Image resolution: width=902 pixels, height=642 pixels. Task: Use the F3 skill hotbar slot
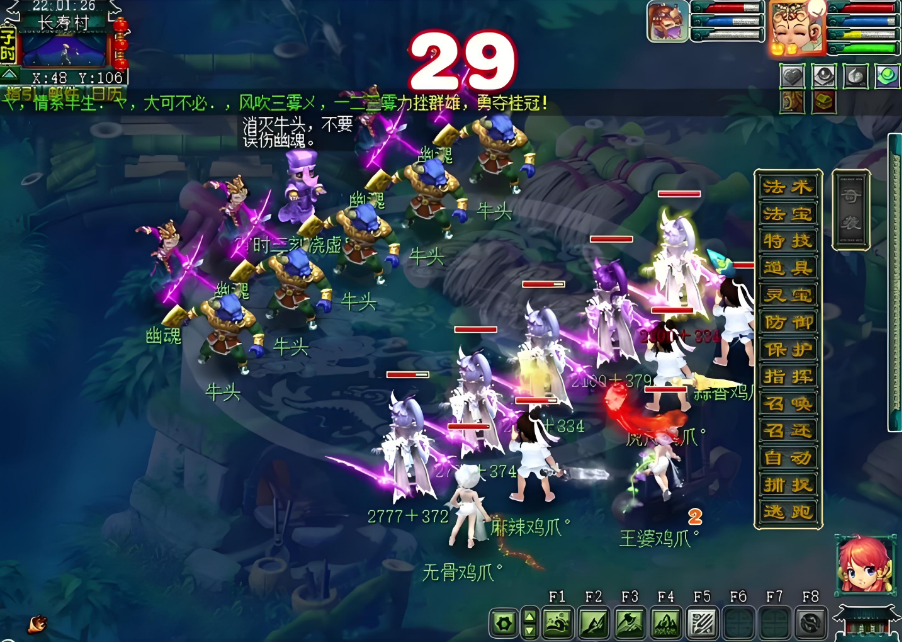click(x=629, y=621)
